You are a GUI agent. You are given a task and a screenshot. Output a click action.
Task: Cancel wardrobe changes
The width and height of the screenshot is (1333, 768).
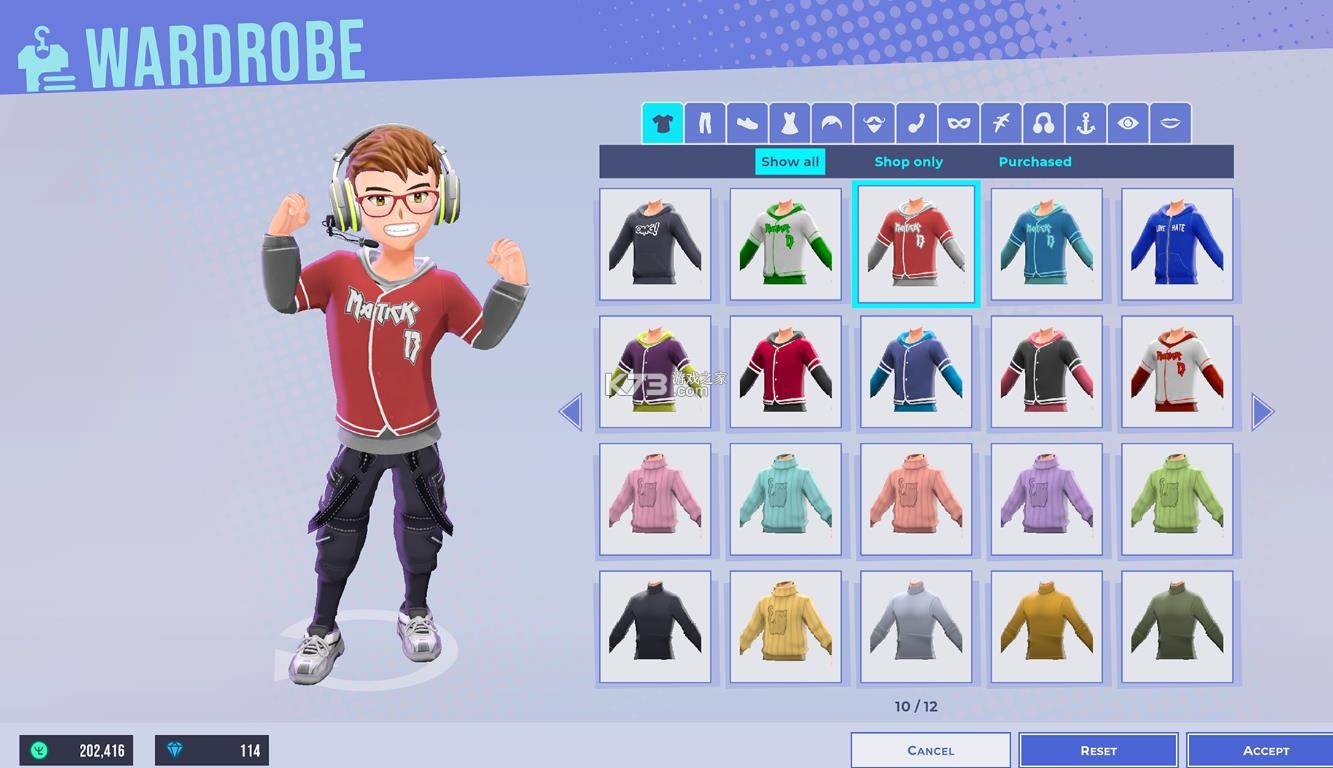(930, 750)
